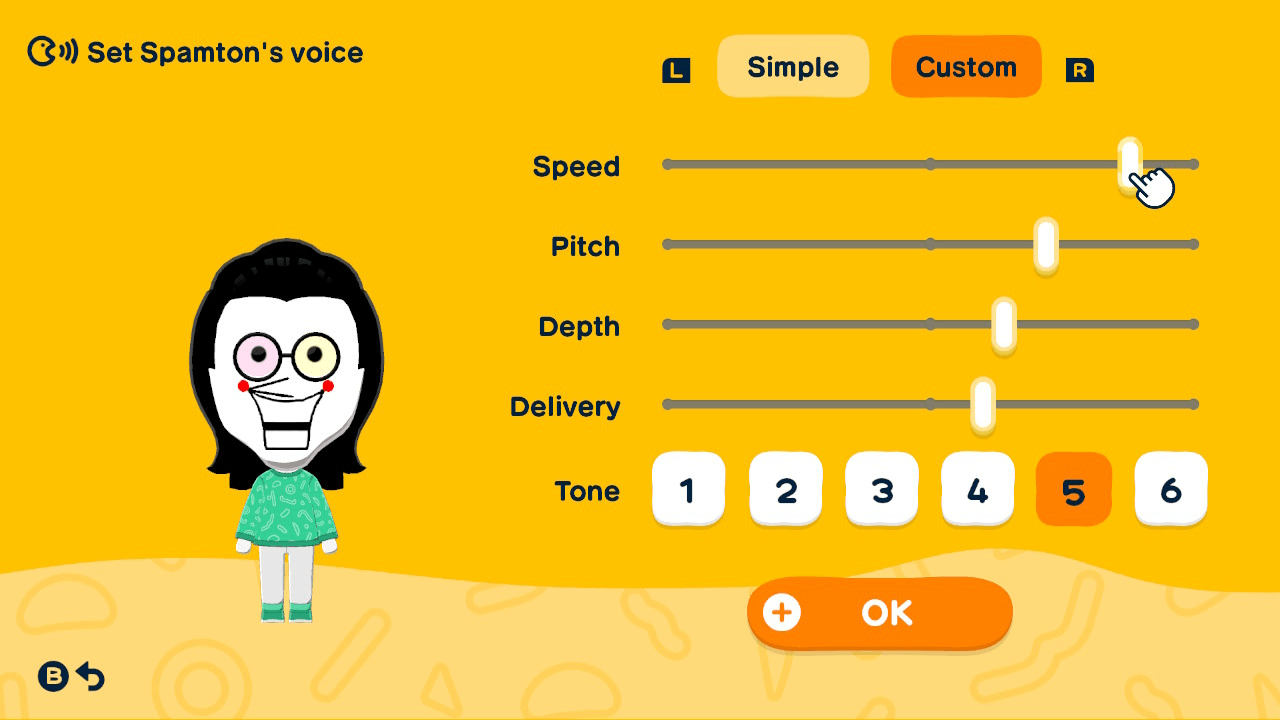Select Tone 1
The width and height of the screenshot is (1280, 720).
[x=689, y=489]
